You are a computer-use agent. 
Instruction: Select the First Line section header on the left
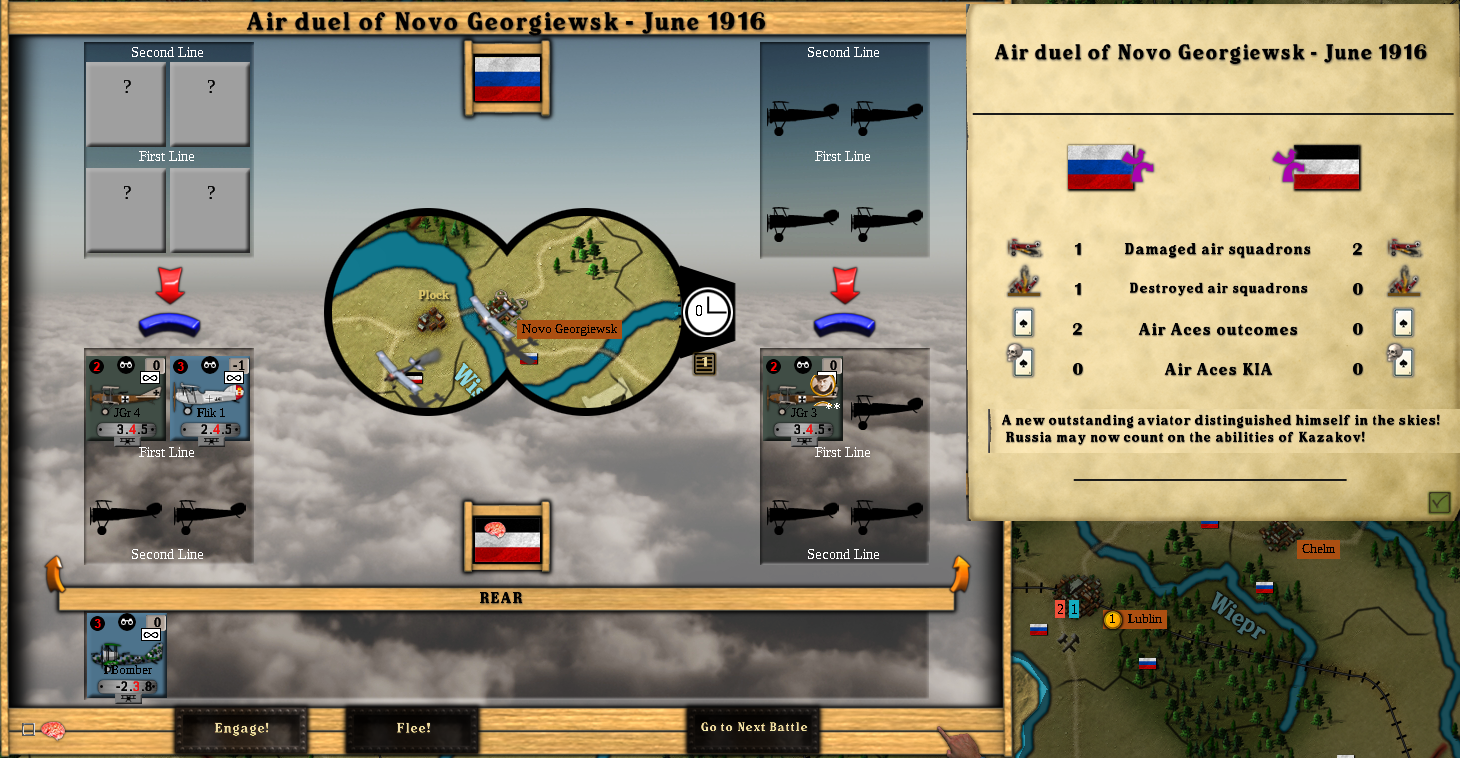coord(167,156)
